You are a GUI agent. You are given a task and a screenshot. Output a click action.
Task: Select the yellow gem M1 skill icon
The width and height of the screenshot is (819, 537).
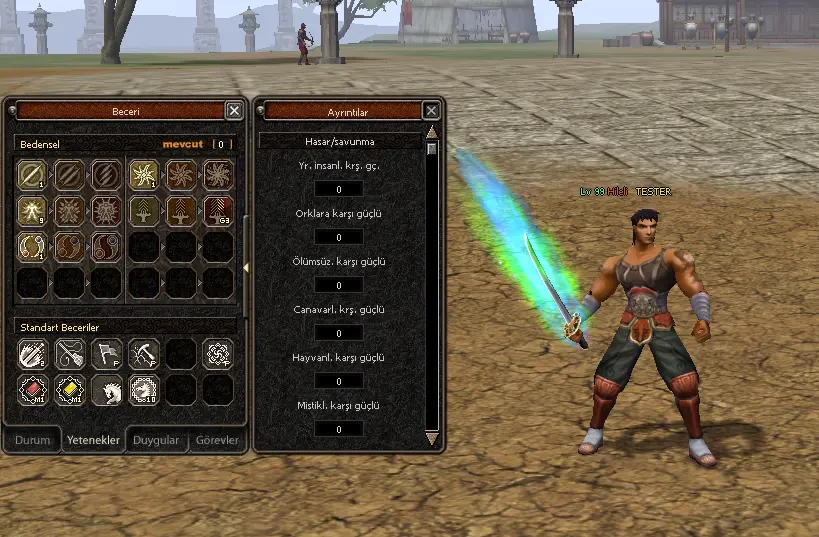coord(69,390)
